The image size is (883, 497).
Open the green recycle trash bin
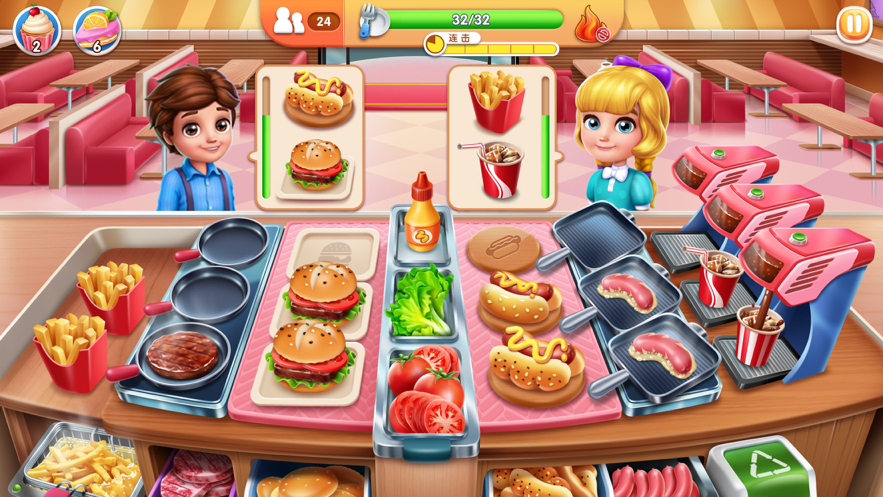click(x=765, y=467)
